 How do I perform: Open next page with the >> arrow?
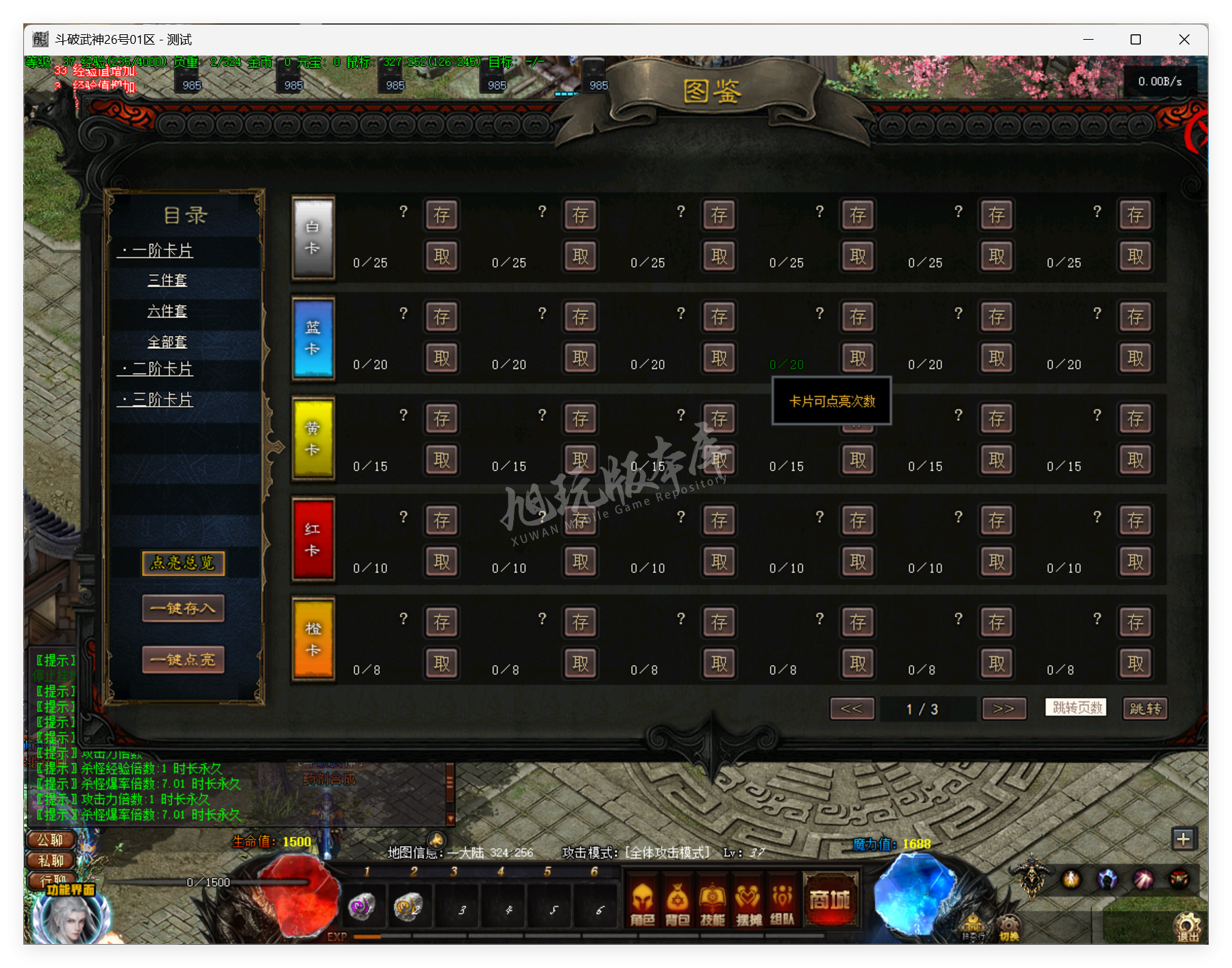click(1003, 708)
